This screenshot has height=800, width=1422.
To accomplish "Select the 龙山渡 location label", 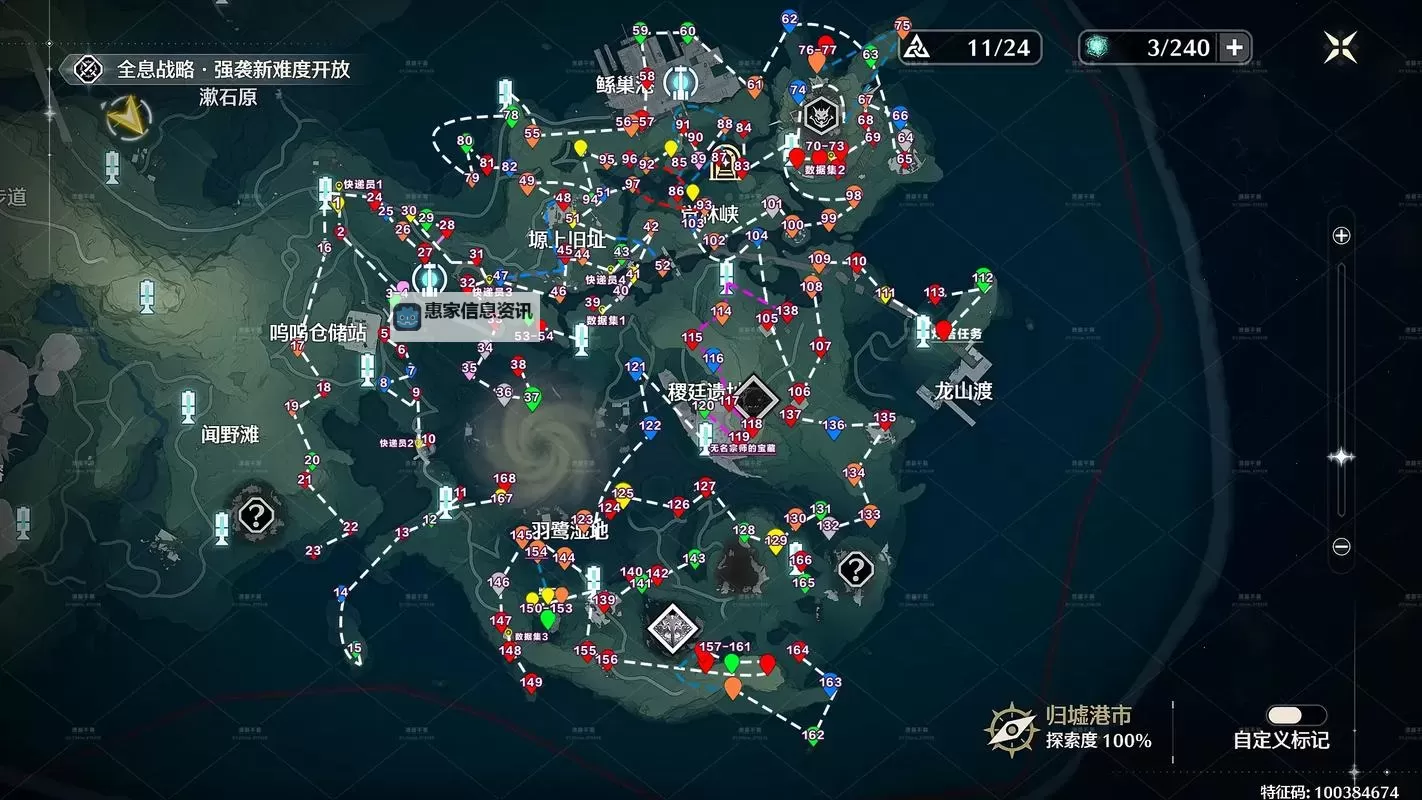I will pos(962,391).
